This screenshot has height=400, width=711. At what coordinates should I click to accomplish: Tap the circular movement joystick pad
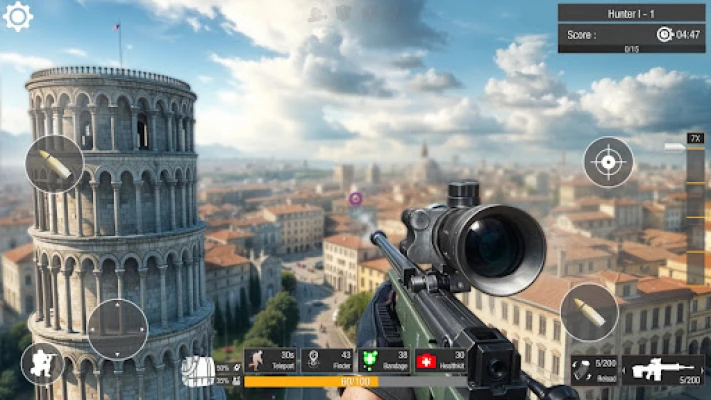coord(118,329)
